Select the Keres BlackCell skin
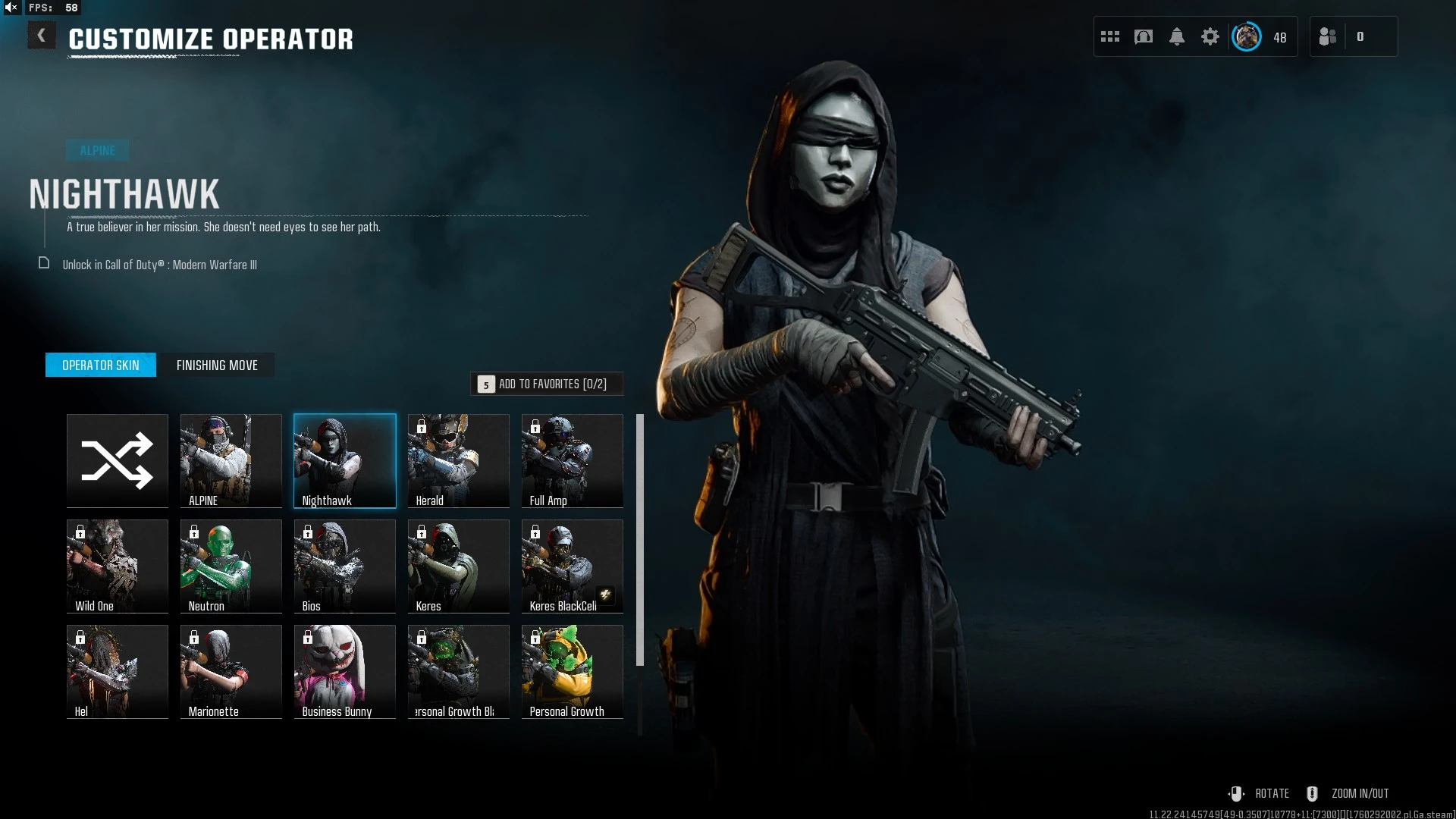This screenshot has width=1456, height=819. tap(573, 566)
